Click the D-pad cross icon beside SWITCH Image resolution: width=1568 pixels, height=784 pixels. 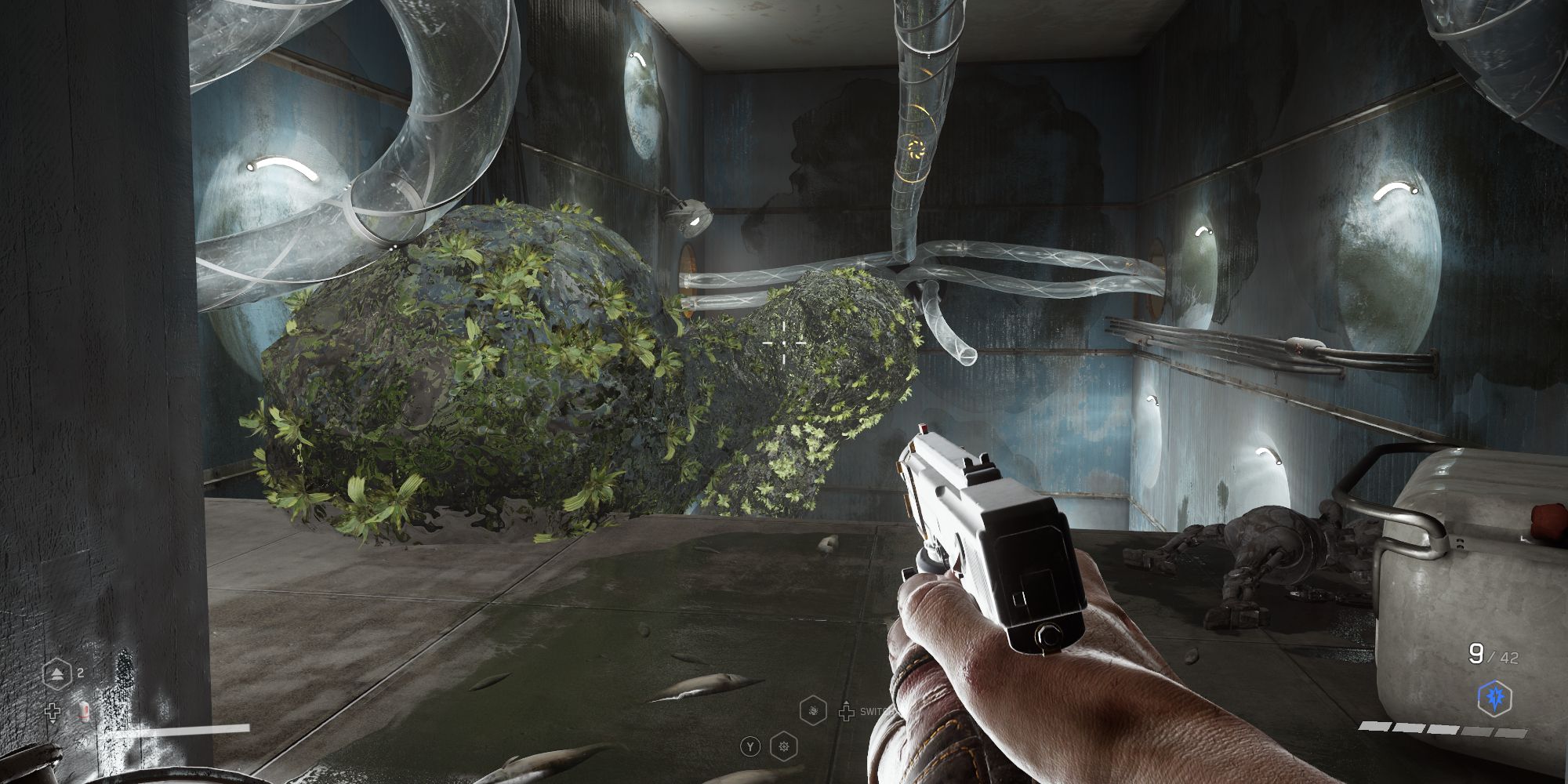[x=847, y=713]
